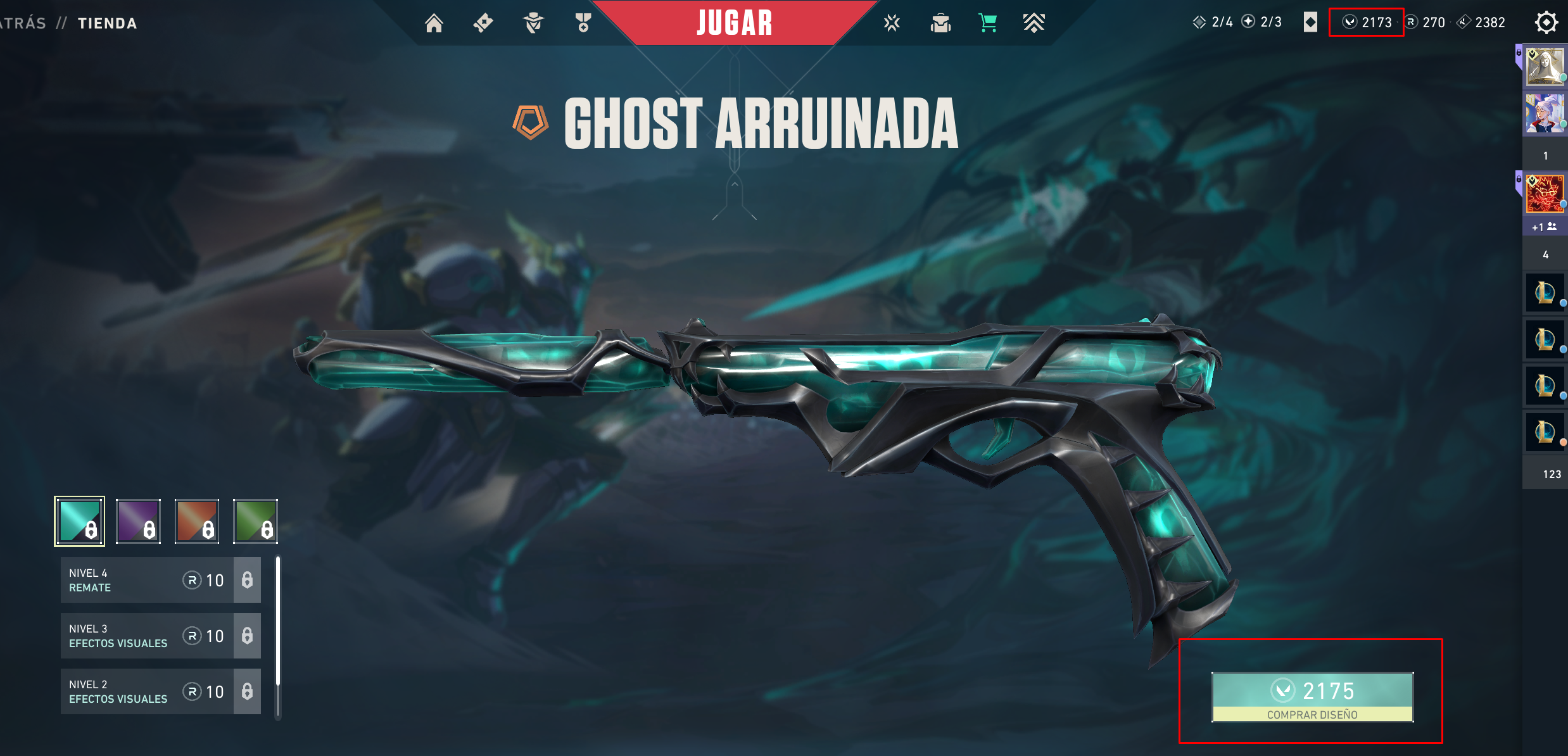The width and height of the screenshot is (1568, 756).
Task: Go back via the ATRÁS link
Action: click(23, 23)
